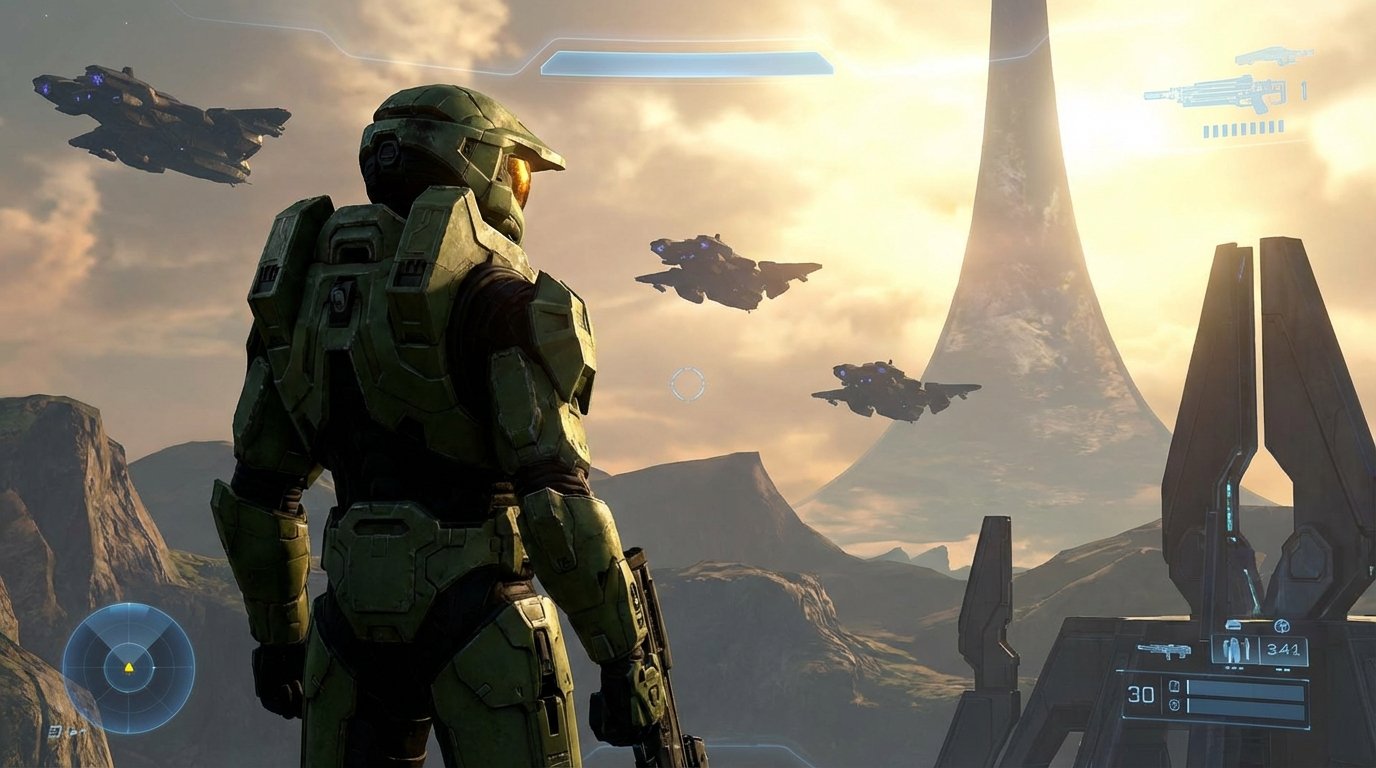Select the equipped weapon icon in the inventory panel
1376x768 pixels.
click(1163, 650)
